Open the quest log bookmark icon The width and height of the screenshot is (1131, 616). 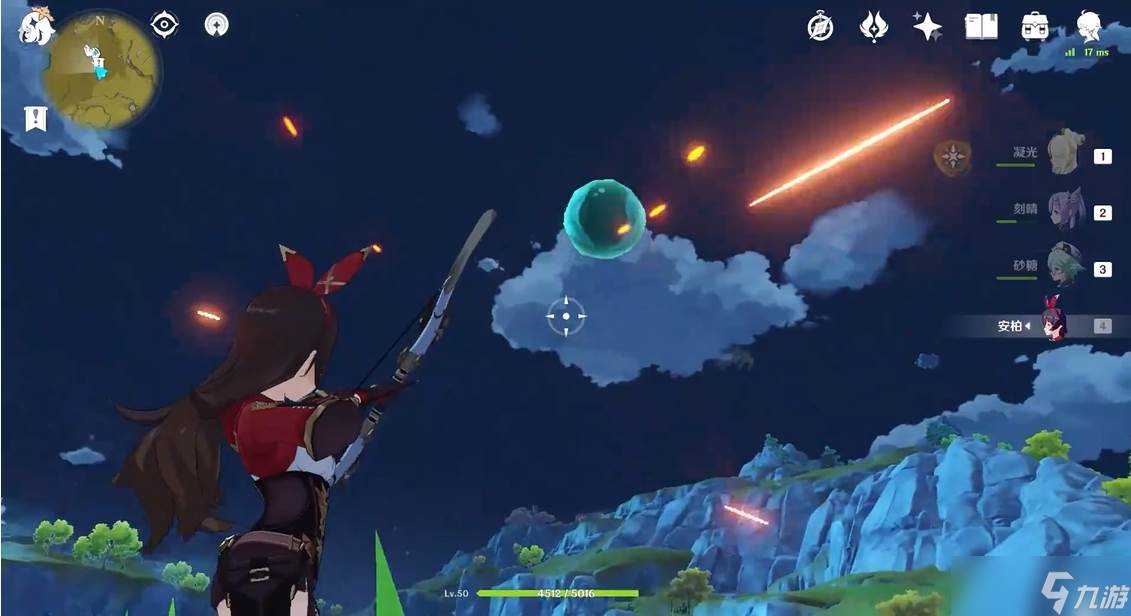click(36, 119)
